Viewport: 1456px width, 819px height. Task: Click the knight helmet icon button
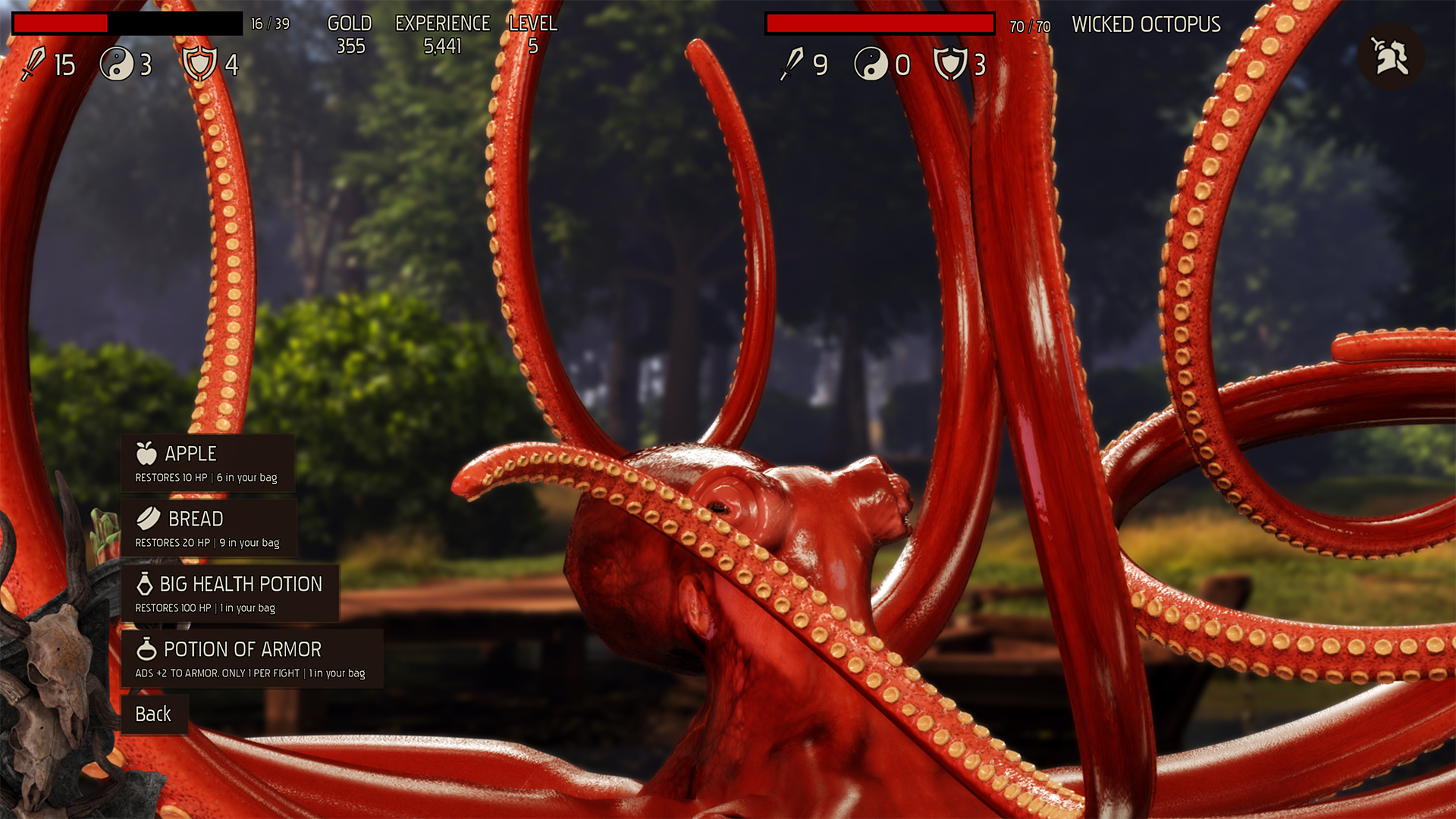pyautogui.click(x=1391, y=57)
